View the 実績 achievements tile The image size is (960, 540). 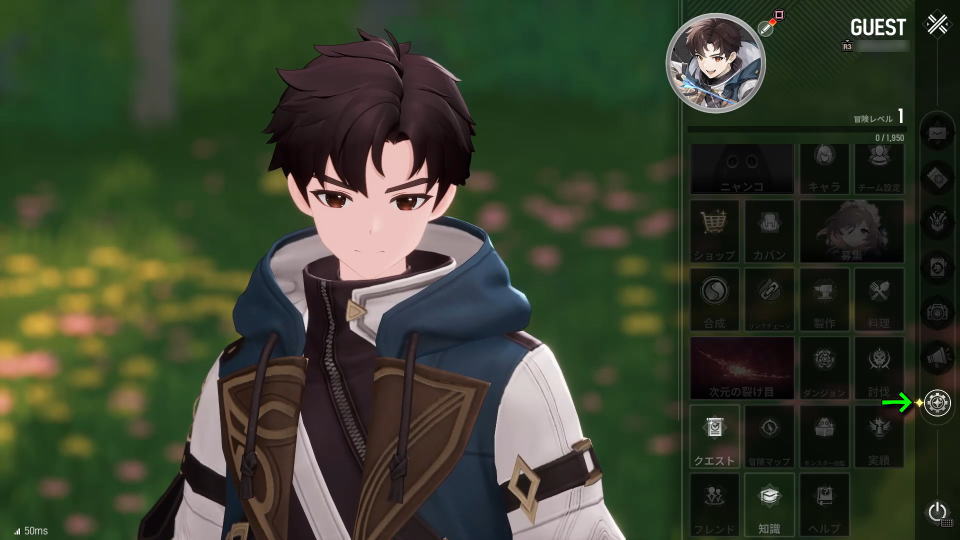pos(879,436)
